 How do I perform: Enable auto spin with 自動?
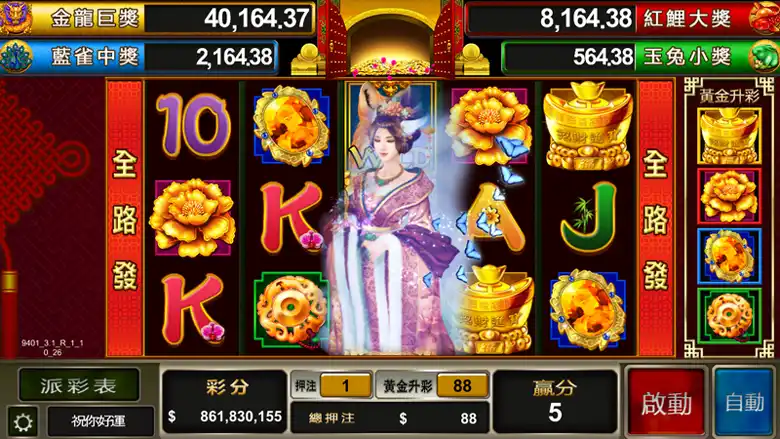(x=744, y=402)
